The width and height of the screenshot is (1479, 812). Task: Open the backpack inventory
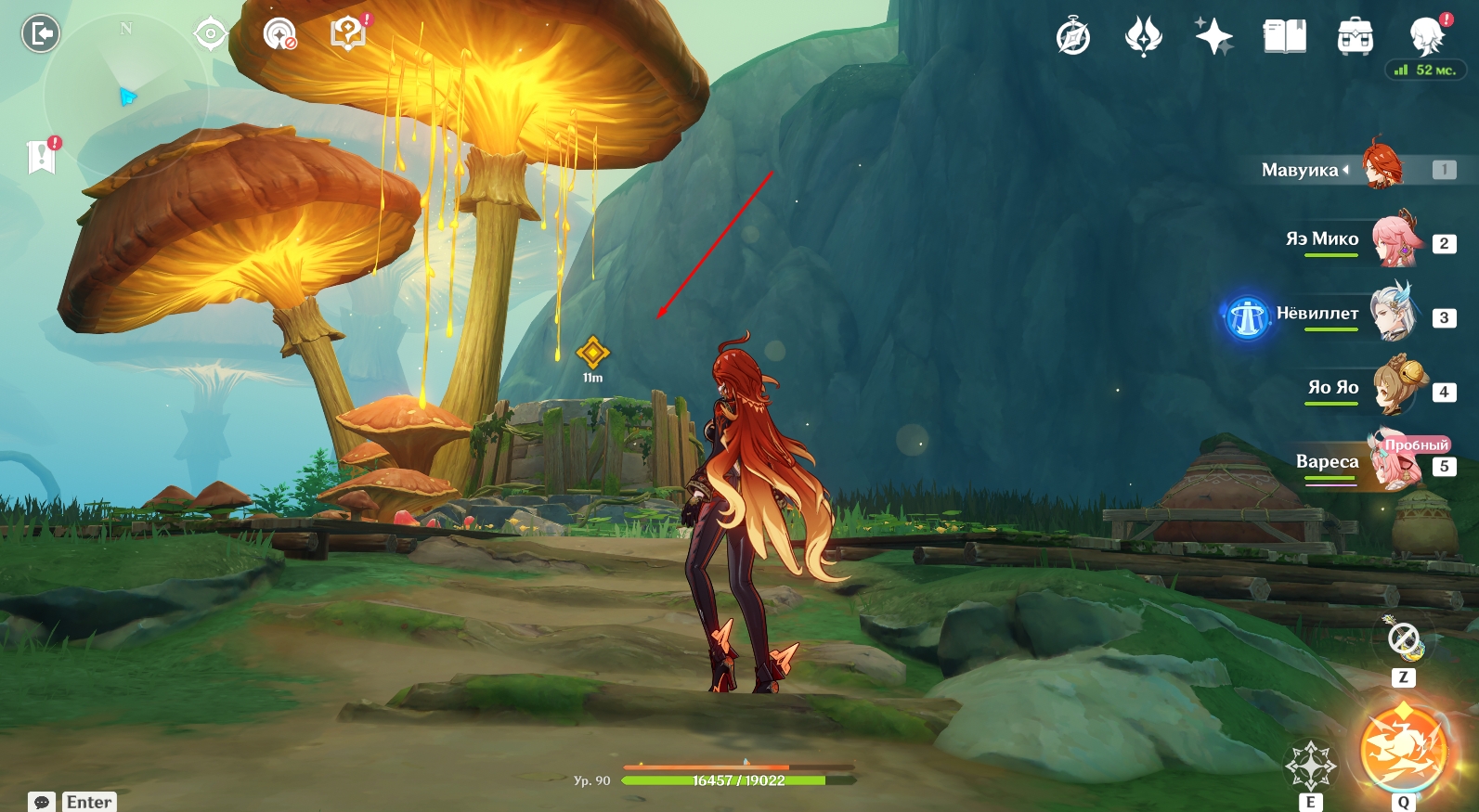(x=1355, y=37)
